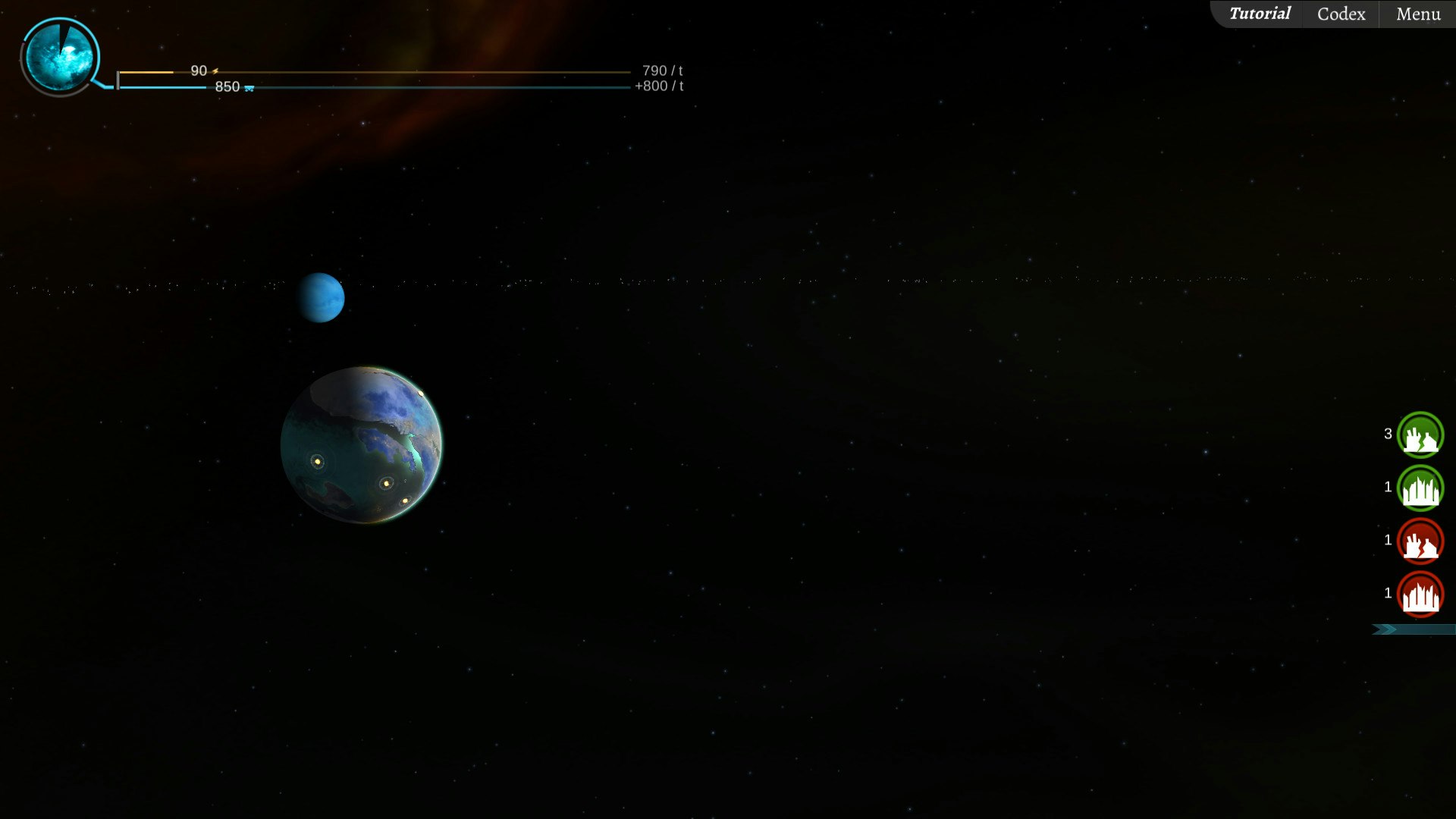The width and height of the screenshot is (1456, 819).
Task: Click the red destroyed-buildings report icon
Action: coord(1420,541)
